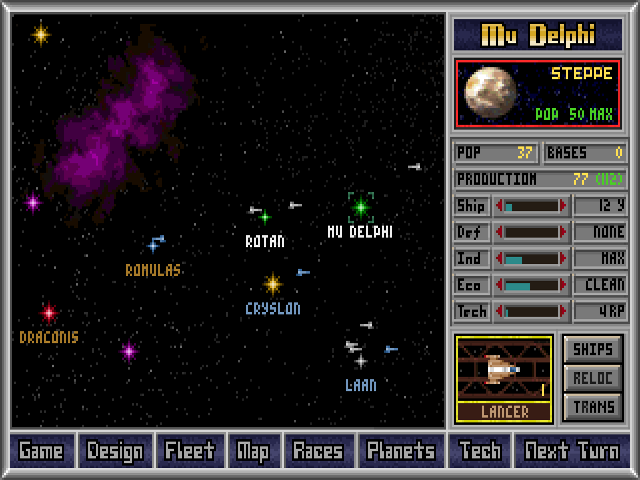Viewport: 640px width, 480px height.
Task: End turn with Next Turn button
Action: [x=571, y=451]
